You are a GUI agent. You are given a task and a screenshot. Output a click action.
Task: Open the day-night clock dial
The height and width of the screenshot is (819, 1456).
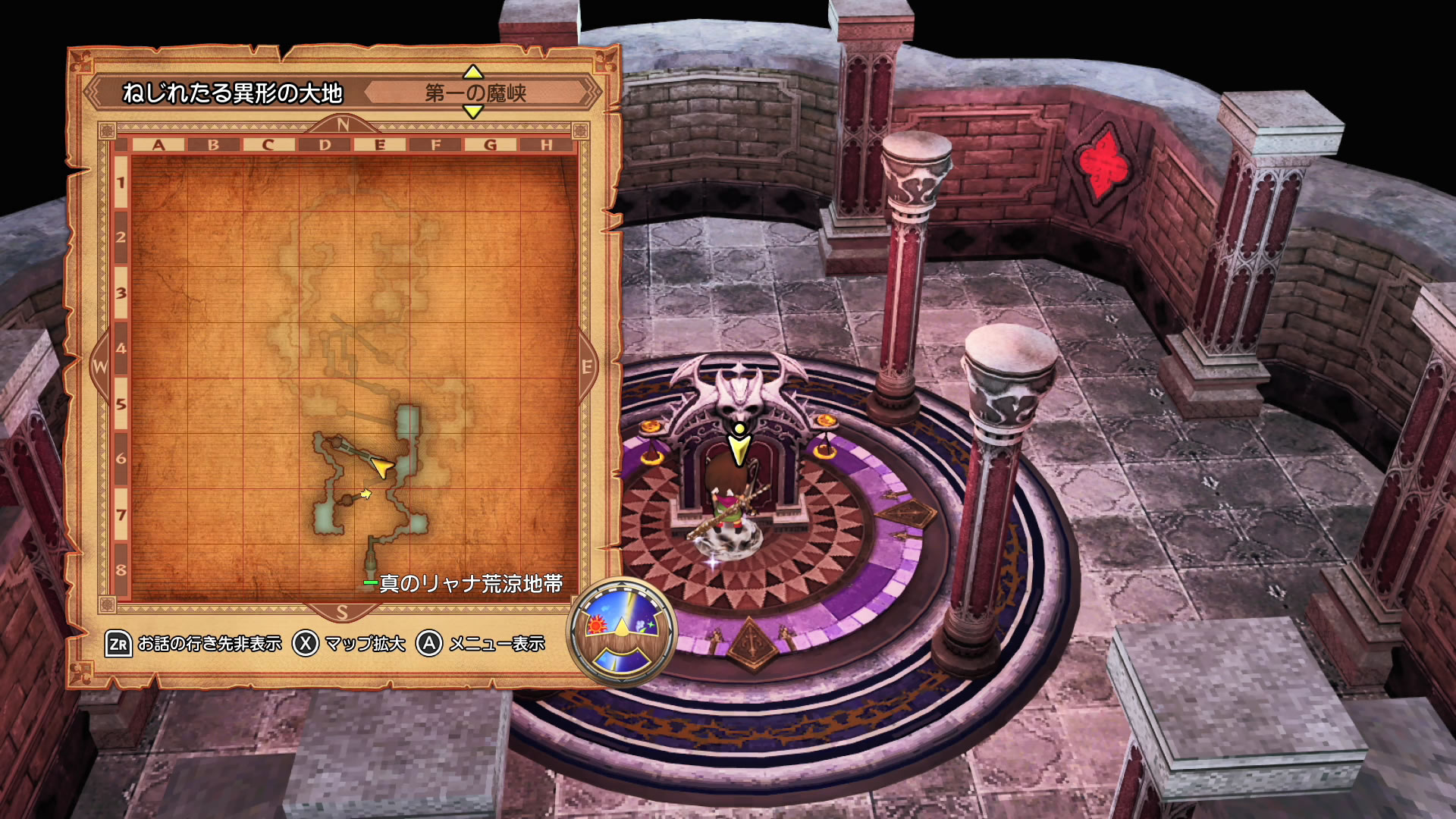[622, 631]
